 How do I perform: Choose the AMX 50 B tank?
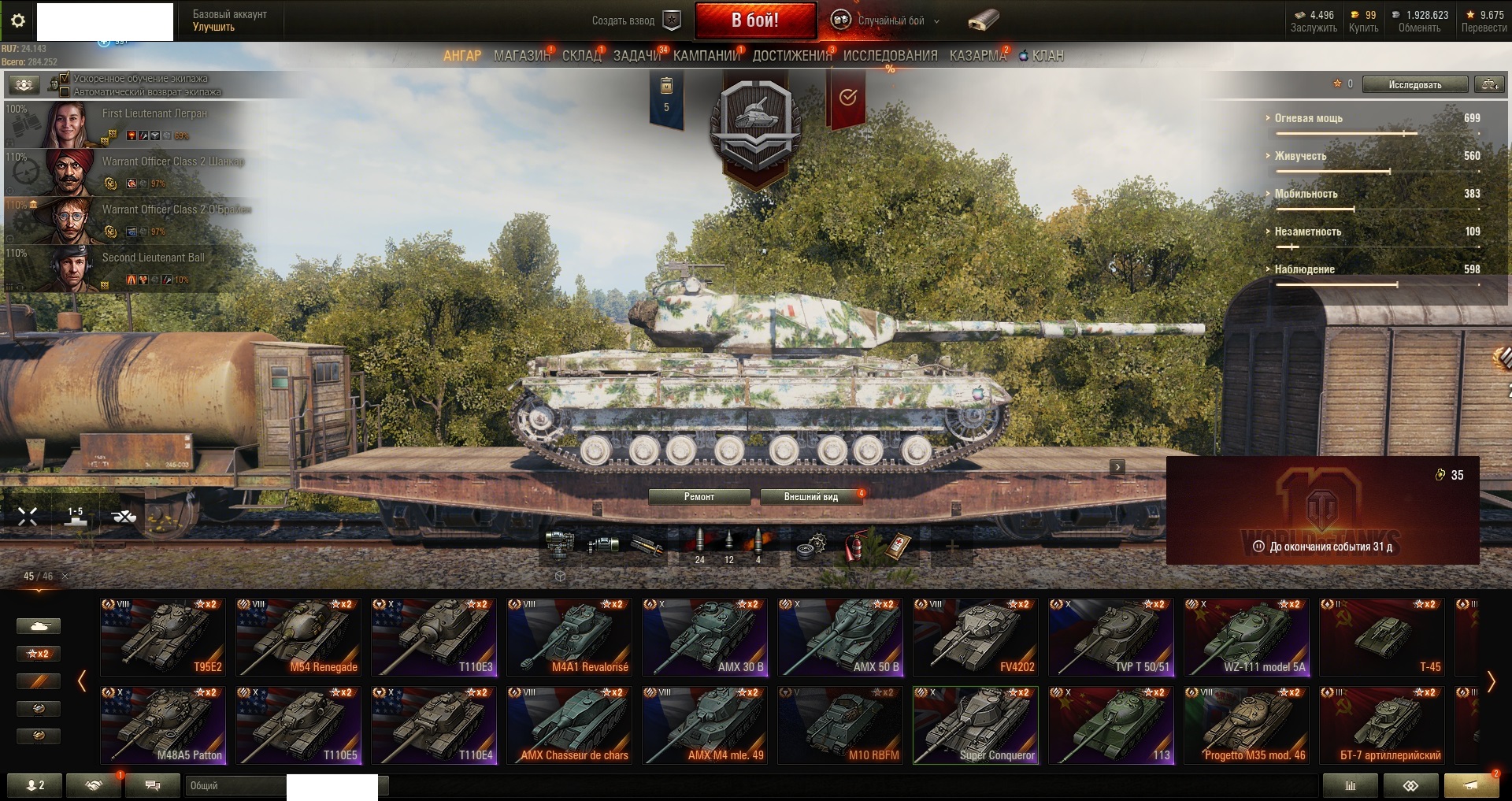click(840, 636)
